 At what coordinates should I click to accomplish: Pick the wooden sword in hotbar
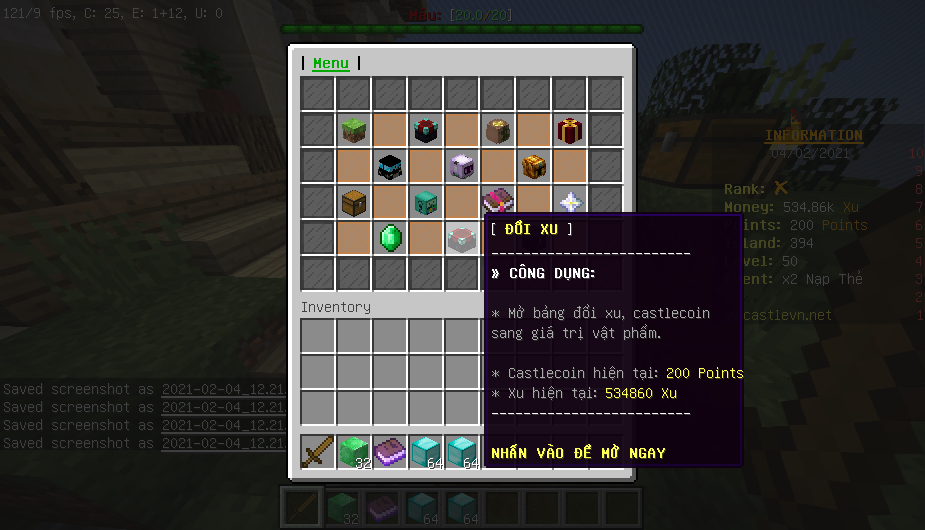[318, 452]
